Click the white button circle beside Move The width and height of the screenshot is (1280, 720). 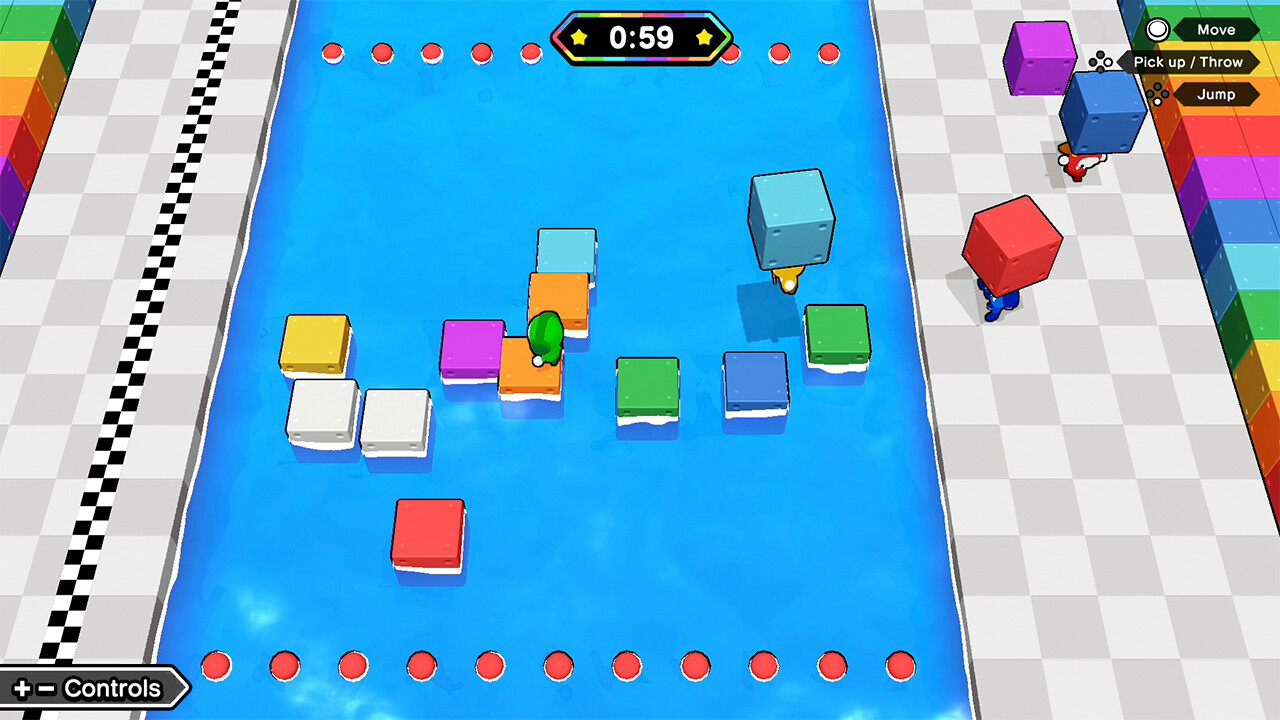pyautogui.click(x=1157, y=29)
